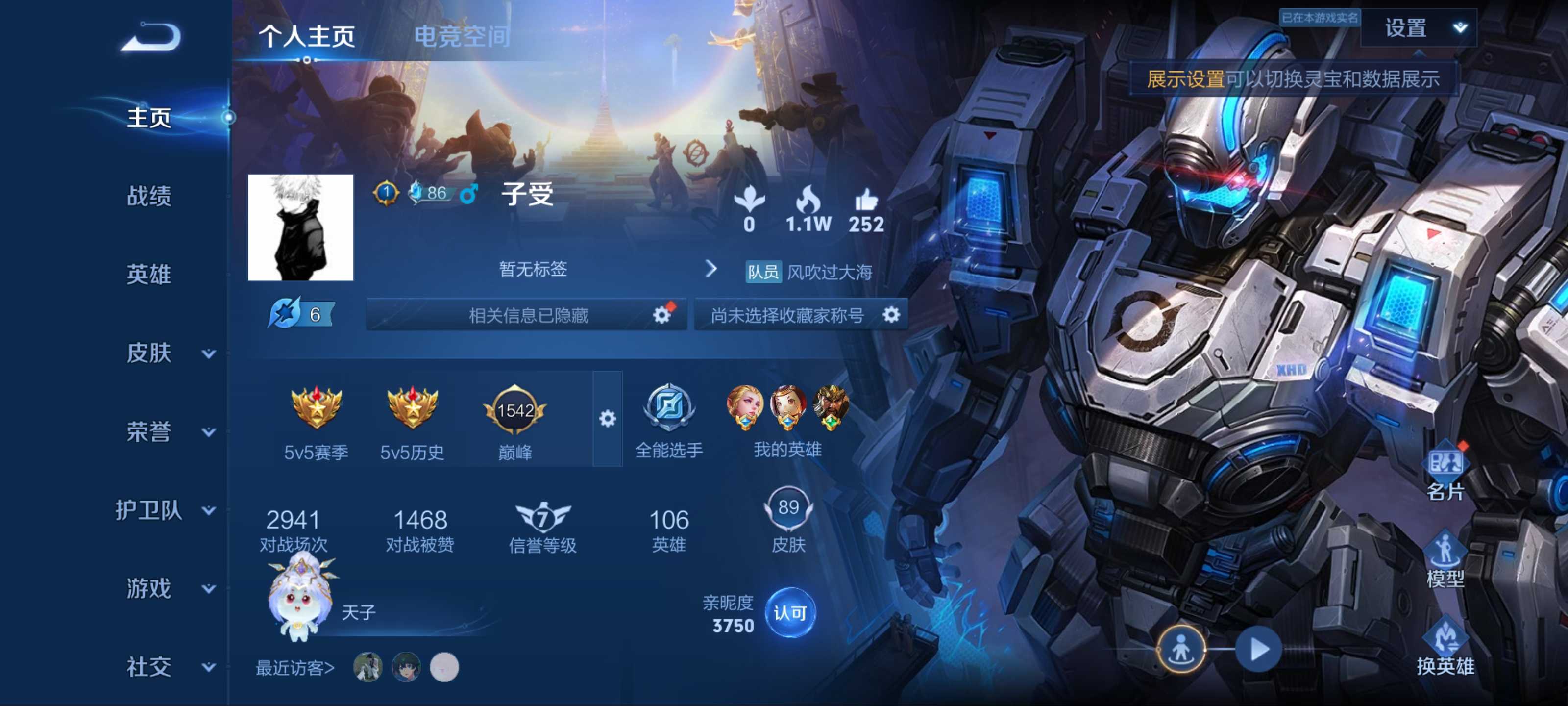The width and height of the screenshot is (1568, 706).
Task: Open the 名片 card option
Action: tap(1445, 473)
